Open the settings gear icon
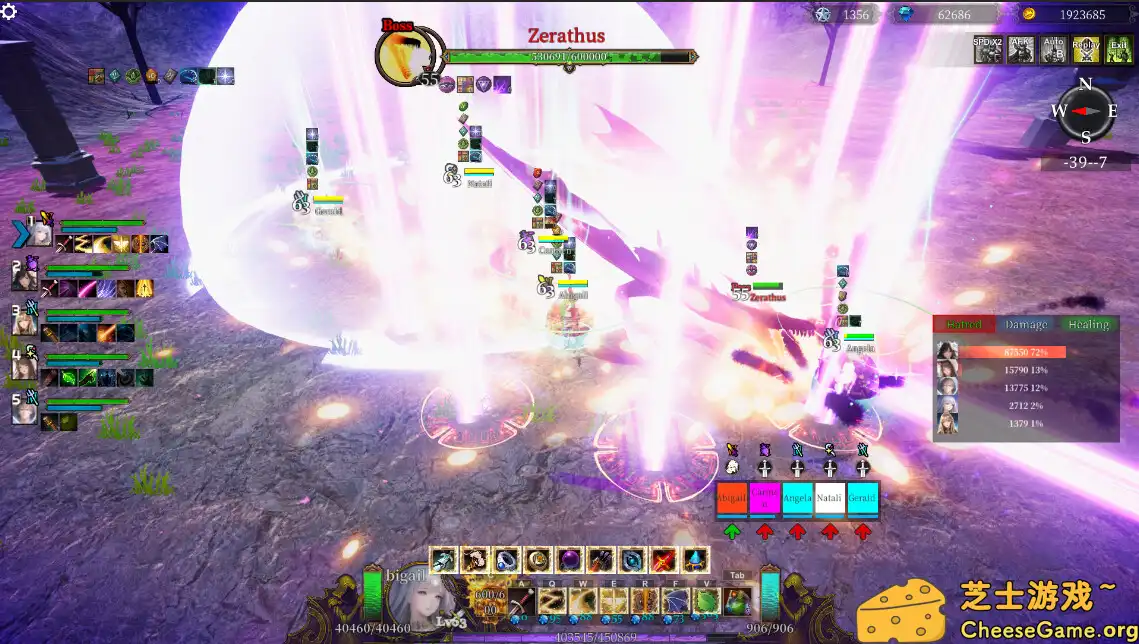The height and width of the screenshot is (644, 1139). (10, 11)
